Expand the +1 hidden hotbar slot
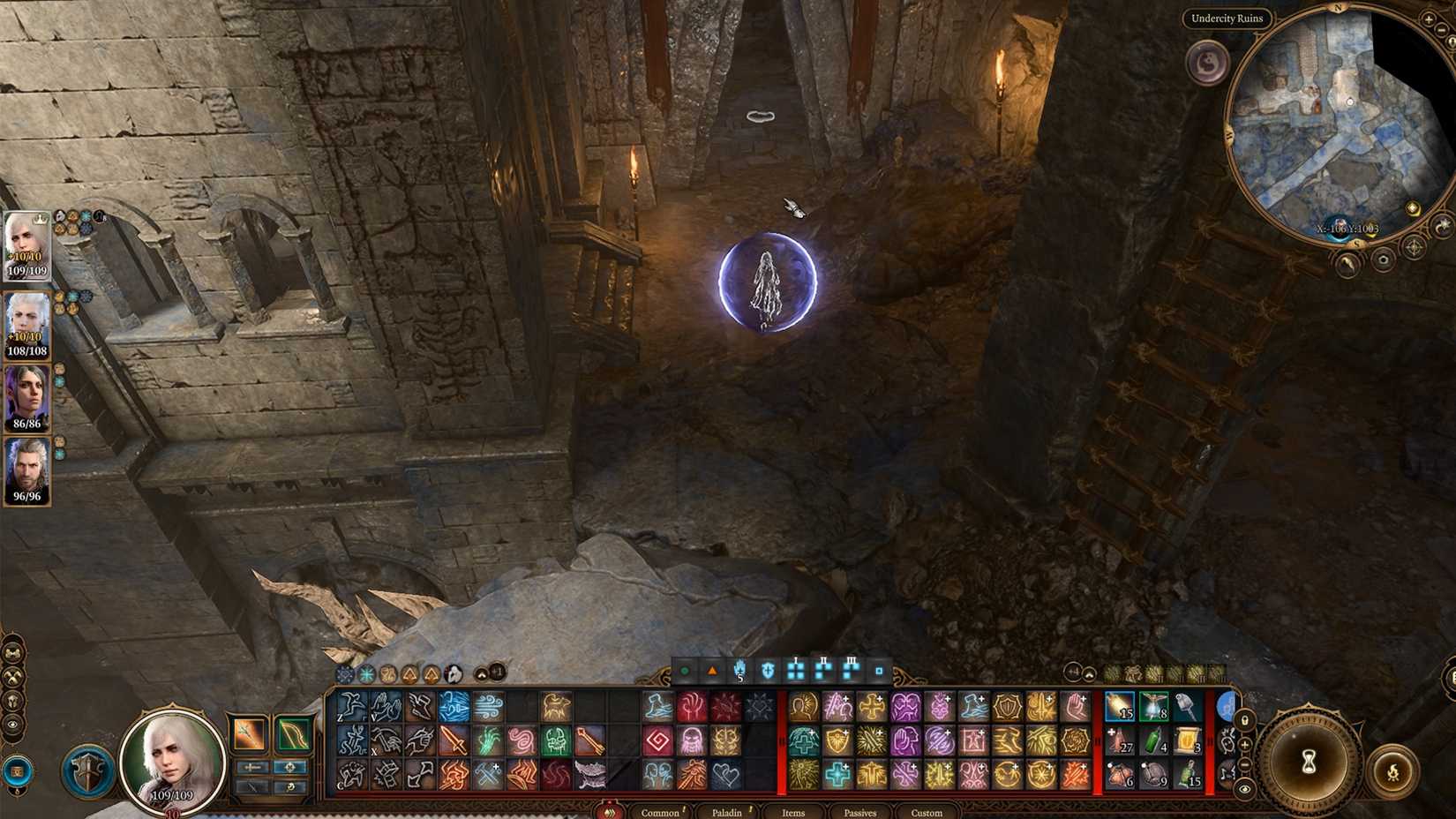The height and width of the screenshot is (819, 1456). (x=497, y=673)
